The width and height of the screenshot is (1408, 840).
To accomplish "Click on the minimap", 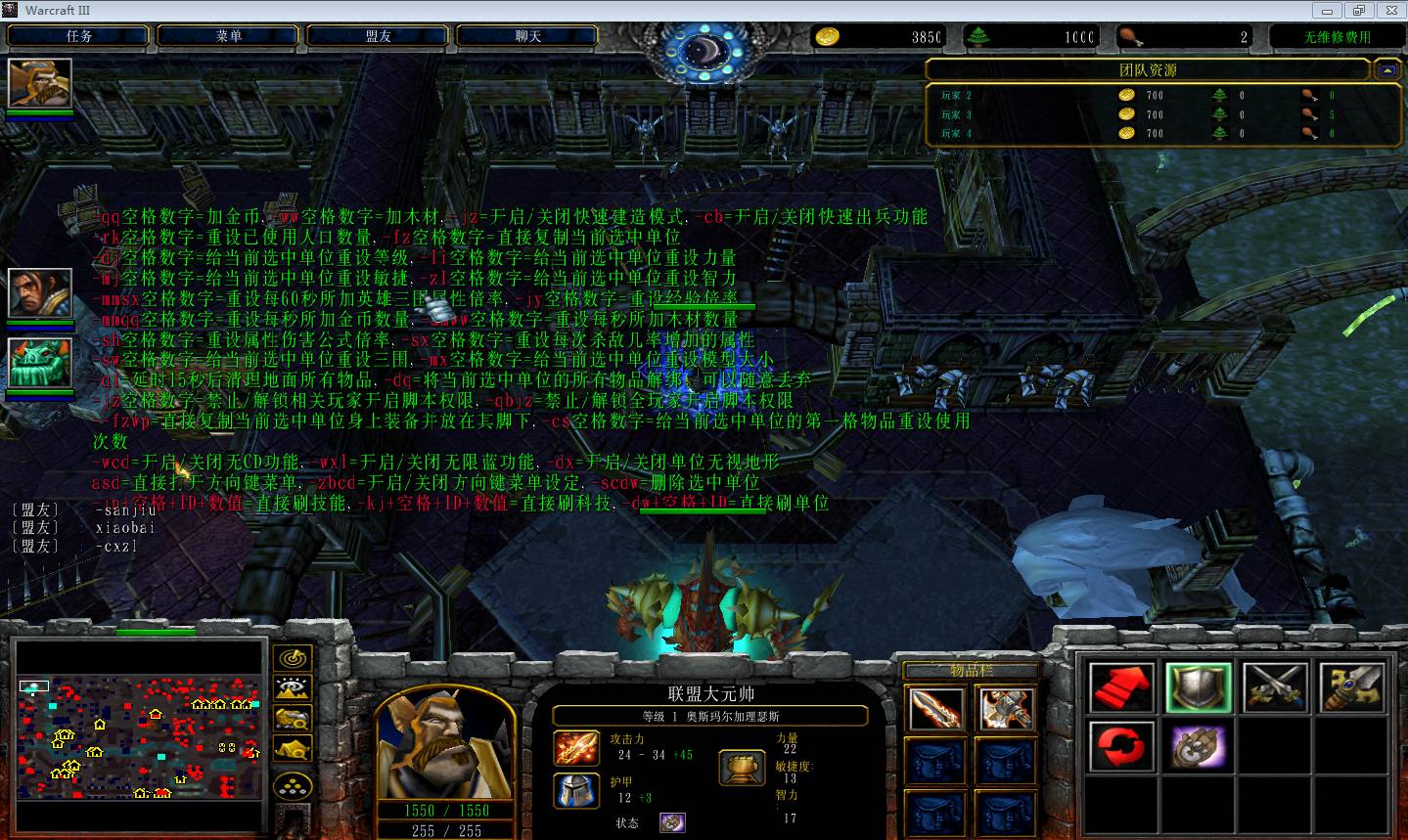I will pos(139,735).
